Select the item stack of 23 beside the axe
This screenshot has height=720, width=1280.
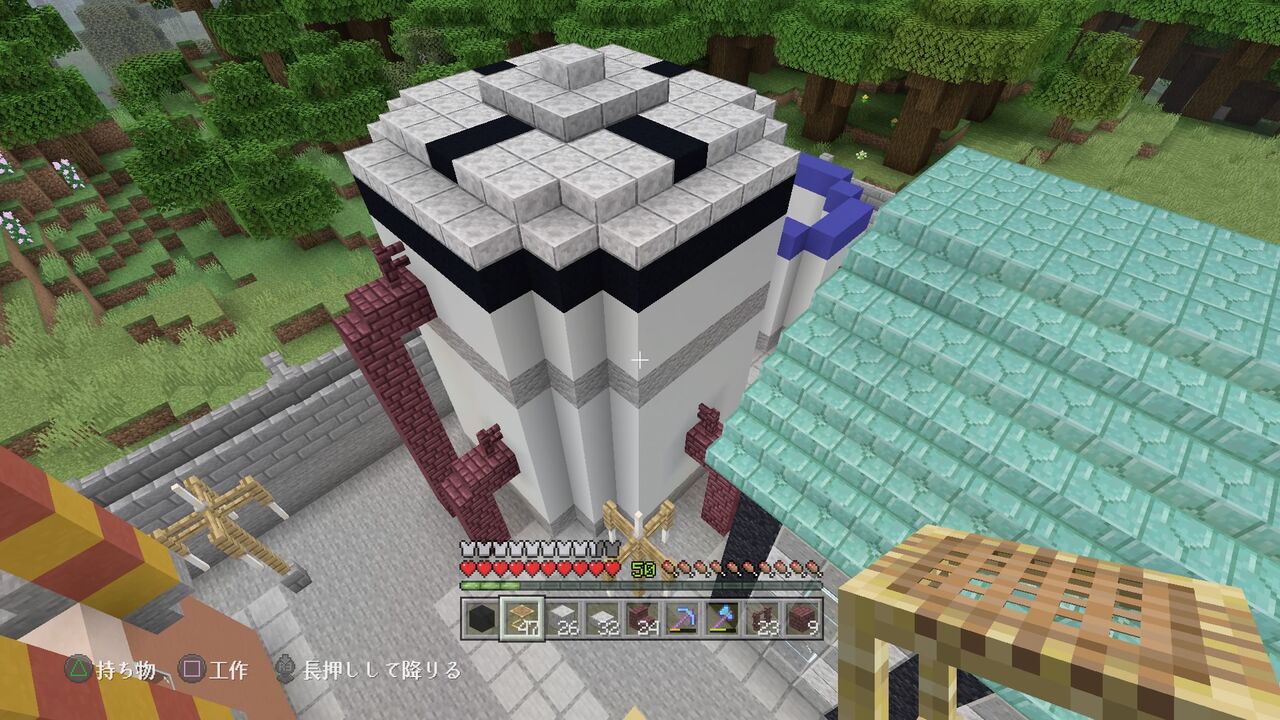point(764,617)
